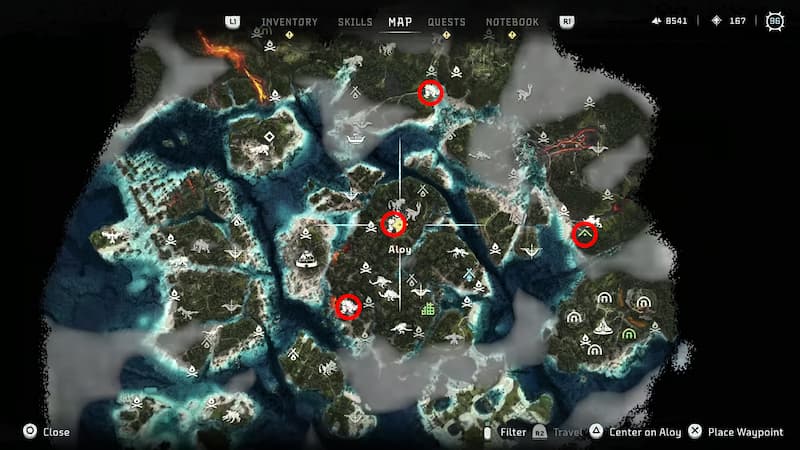This screenshot has height=450, width=800.
Task: Select the blue crossed-tools marker
Action: pos(470,276)
